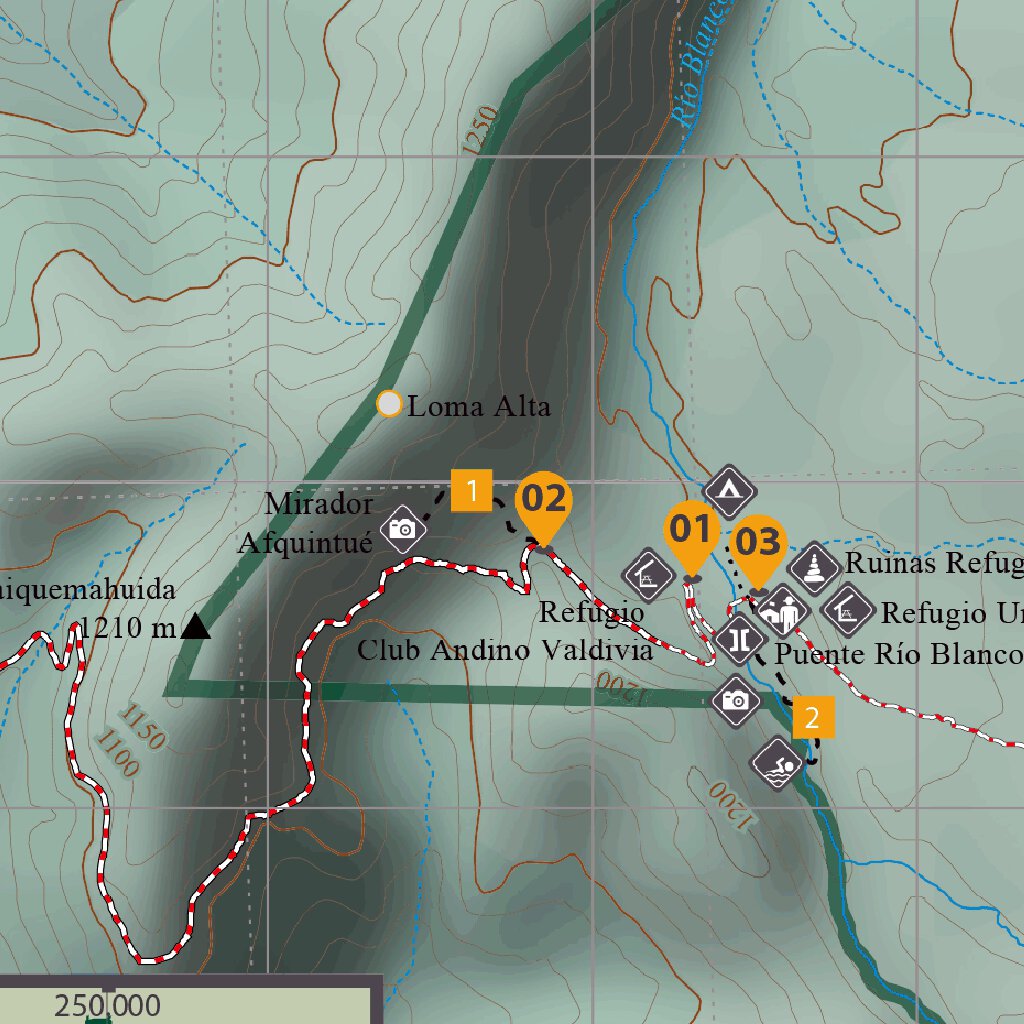Screen dimensions: 1024x1024
Task: Select the orange map pin numbered 01
Action: tap(691, 536)
